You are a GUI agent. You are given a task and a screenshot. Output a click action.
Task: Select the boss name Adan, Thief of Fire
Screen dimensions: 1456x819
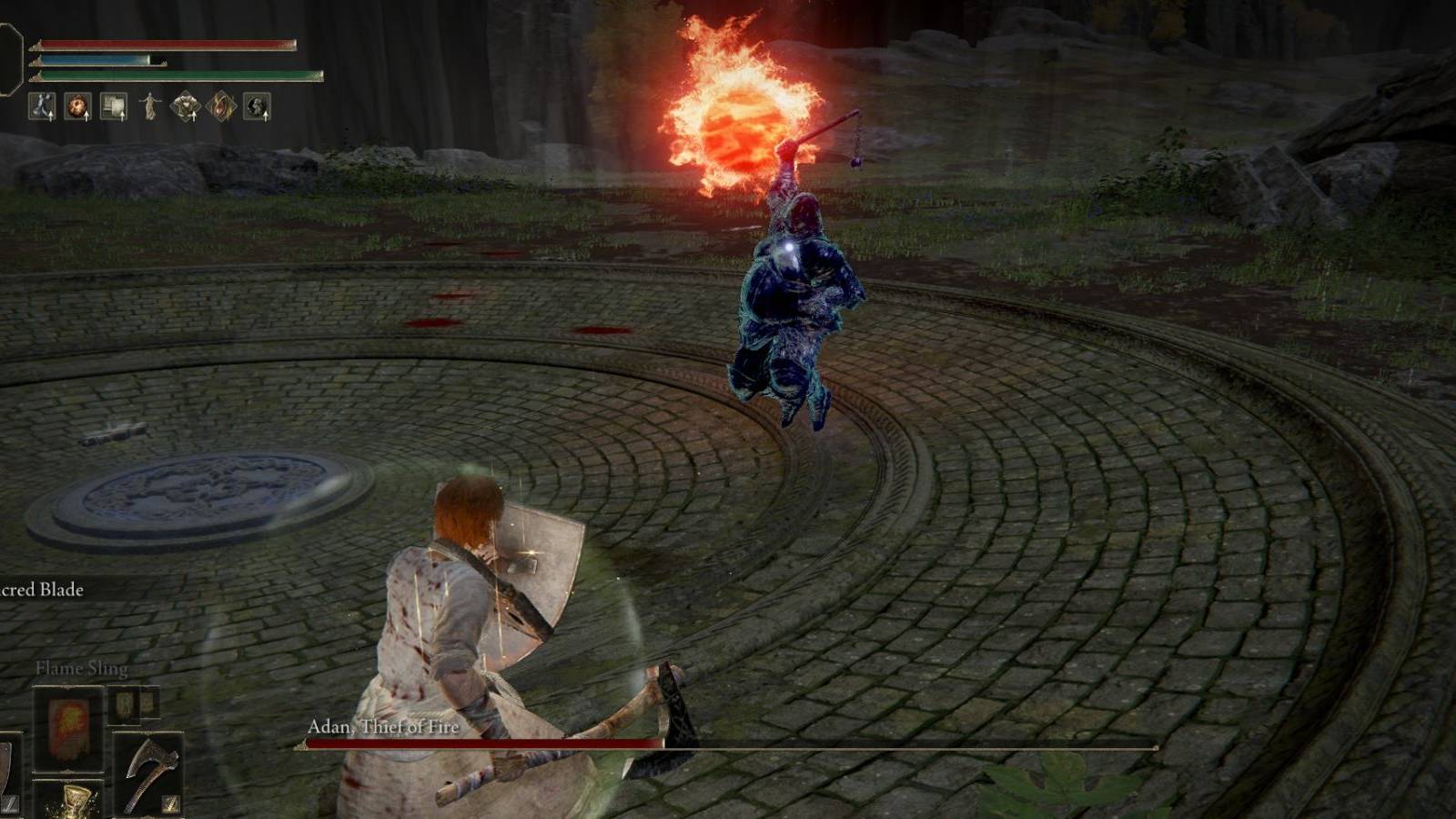(380, 728)
